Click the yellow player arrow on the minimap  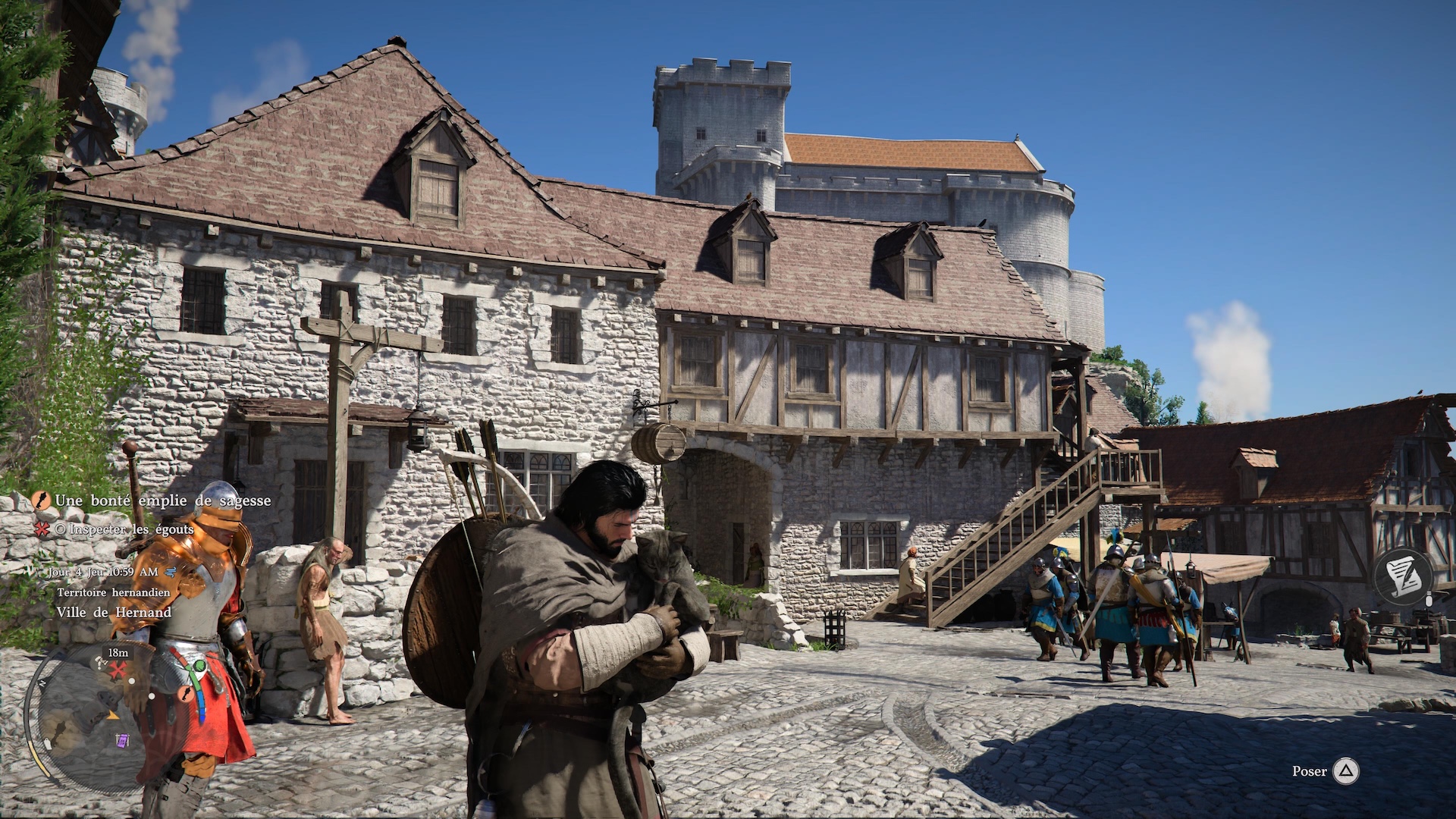pos(114,714)
